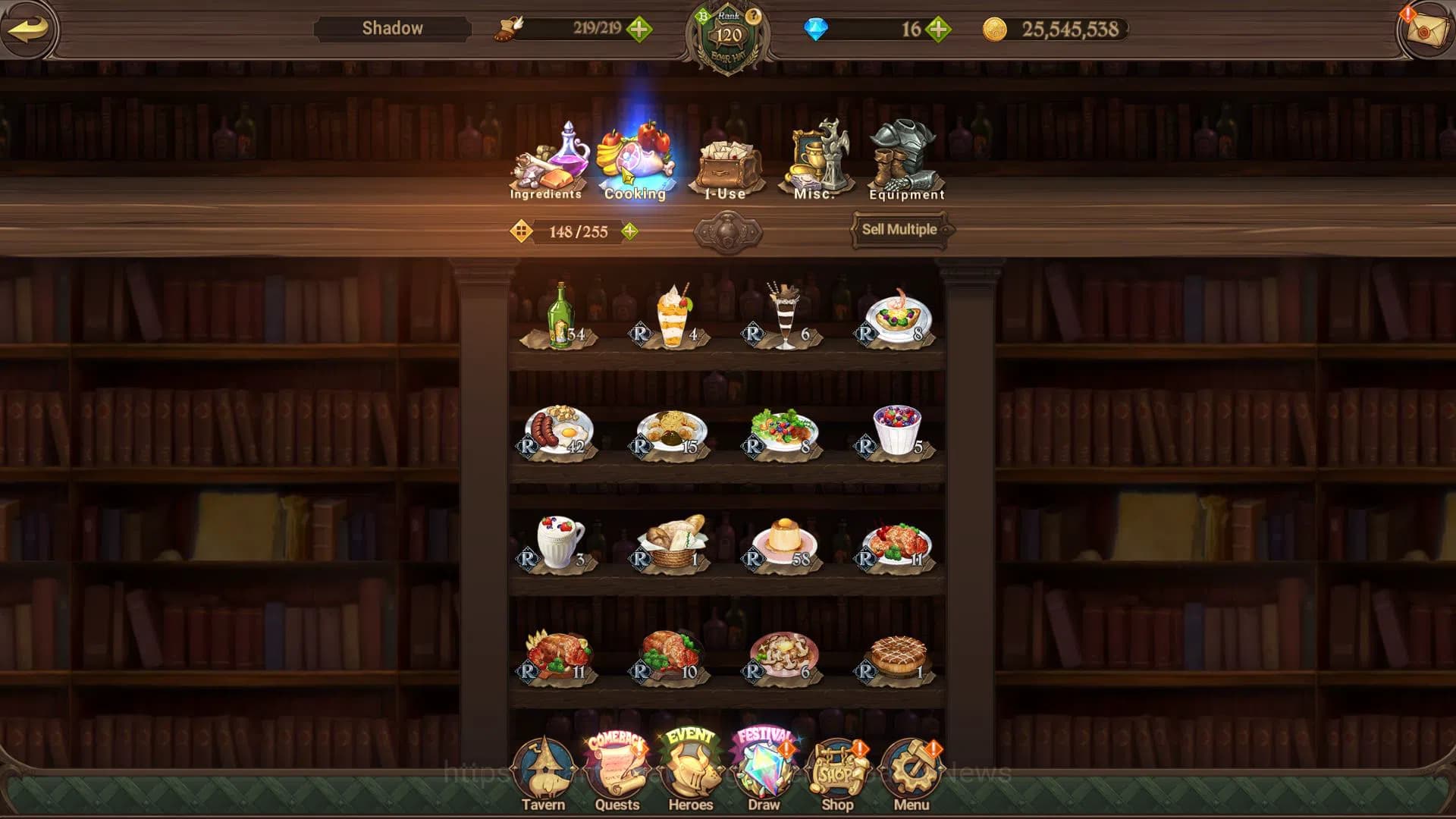Open the mailbox envelope icon
This screenshot has height=819, width=1456.
point(1426,30)
